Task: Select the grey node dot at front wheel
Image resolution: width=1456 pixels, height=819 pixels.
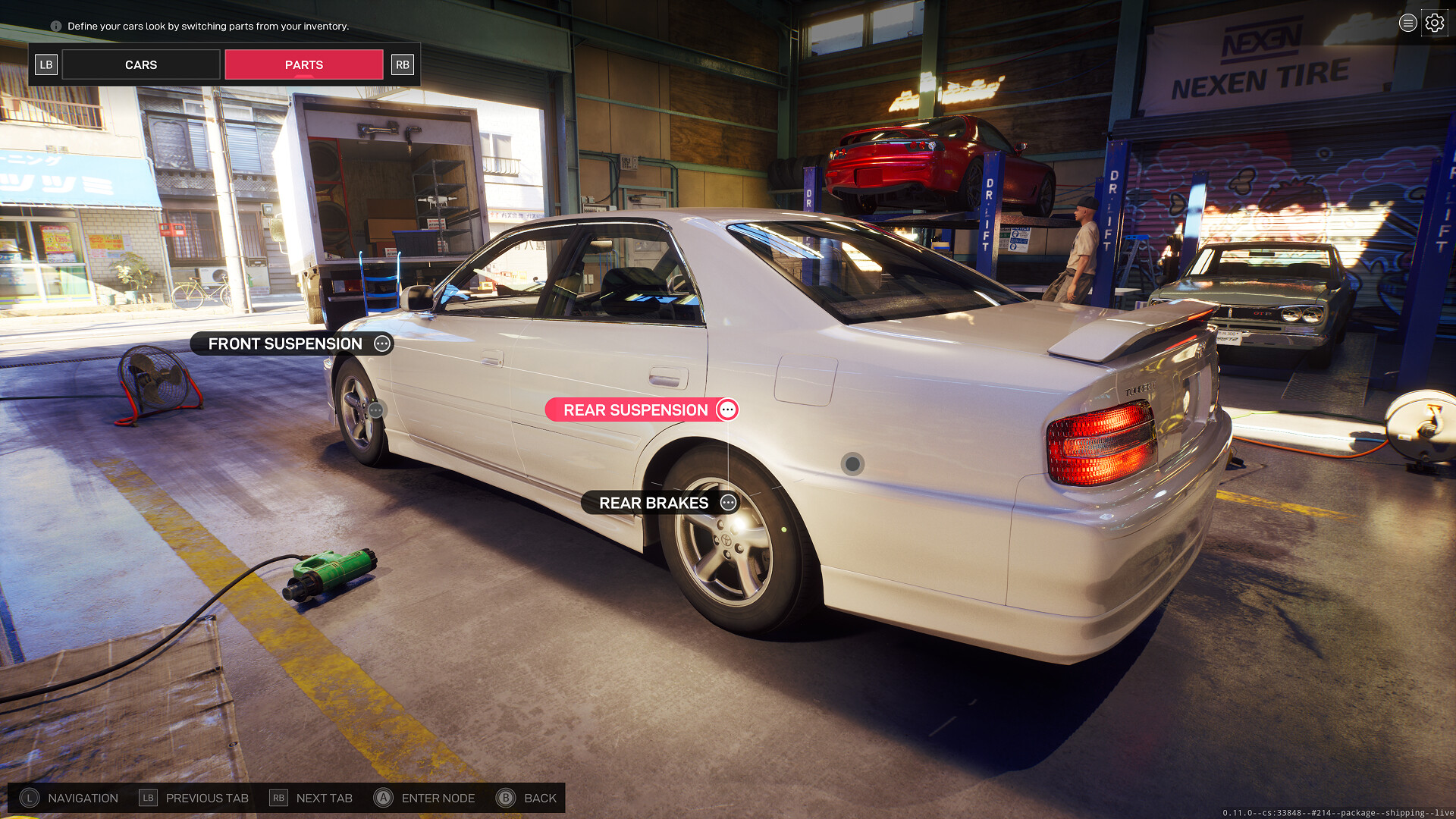Action: click(376, 410)
